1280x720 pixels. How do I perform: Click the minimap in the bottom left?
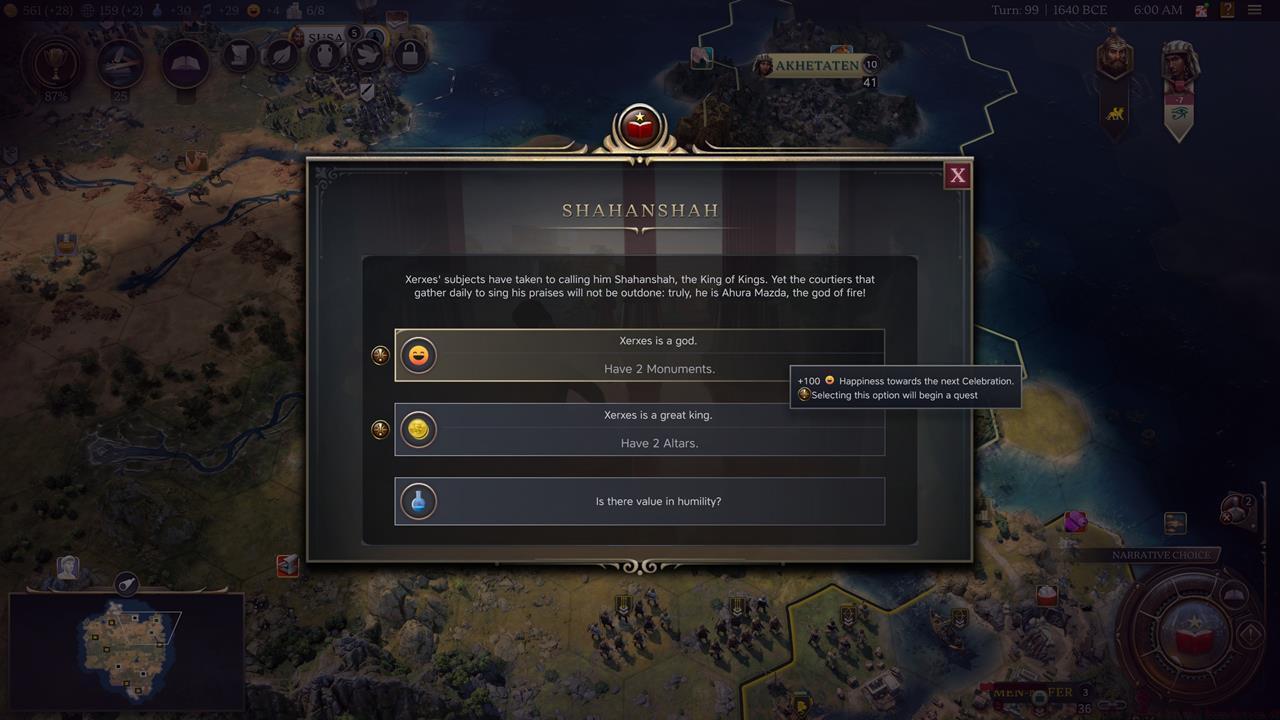coord(125,650)
